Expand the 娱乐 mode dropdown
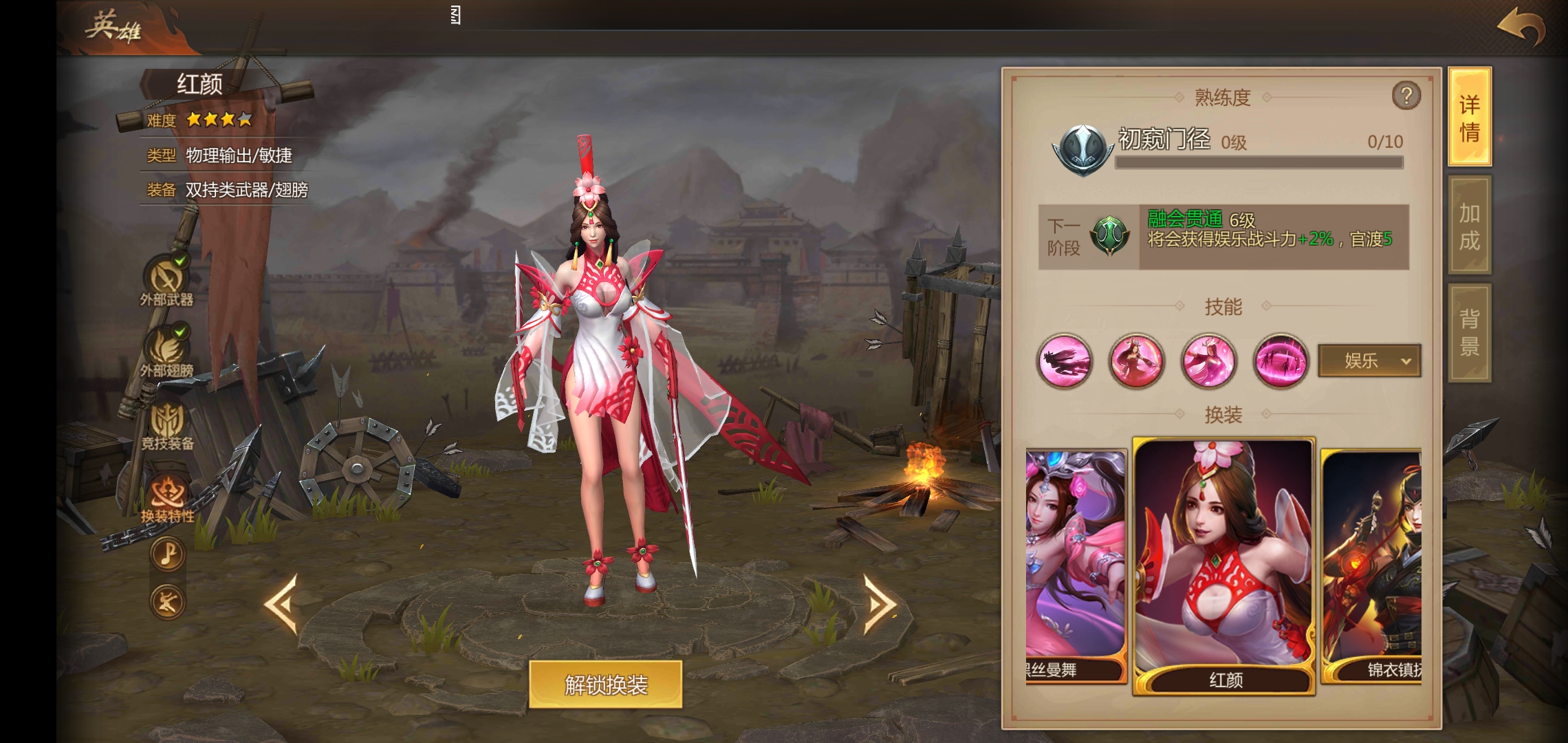 pyautogui.click(x=1369, y=360)
